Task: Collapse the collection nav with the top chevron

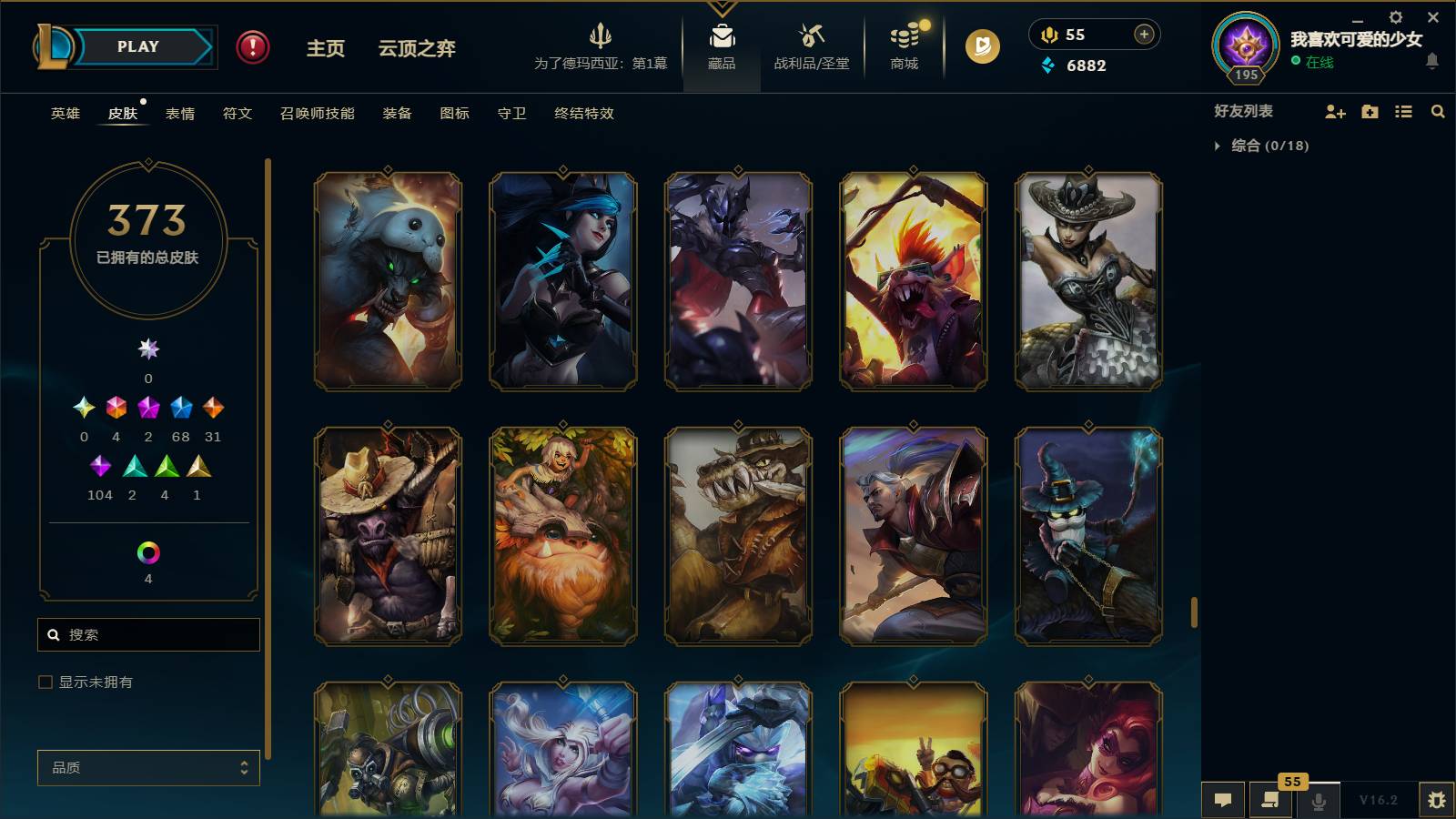Action: pyautogui.click(x=722, y=7)
